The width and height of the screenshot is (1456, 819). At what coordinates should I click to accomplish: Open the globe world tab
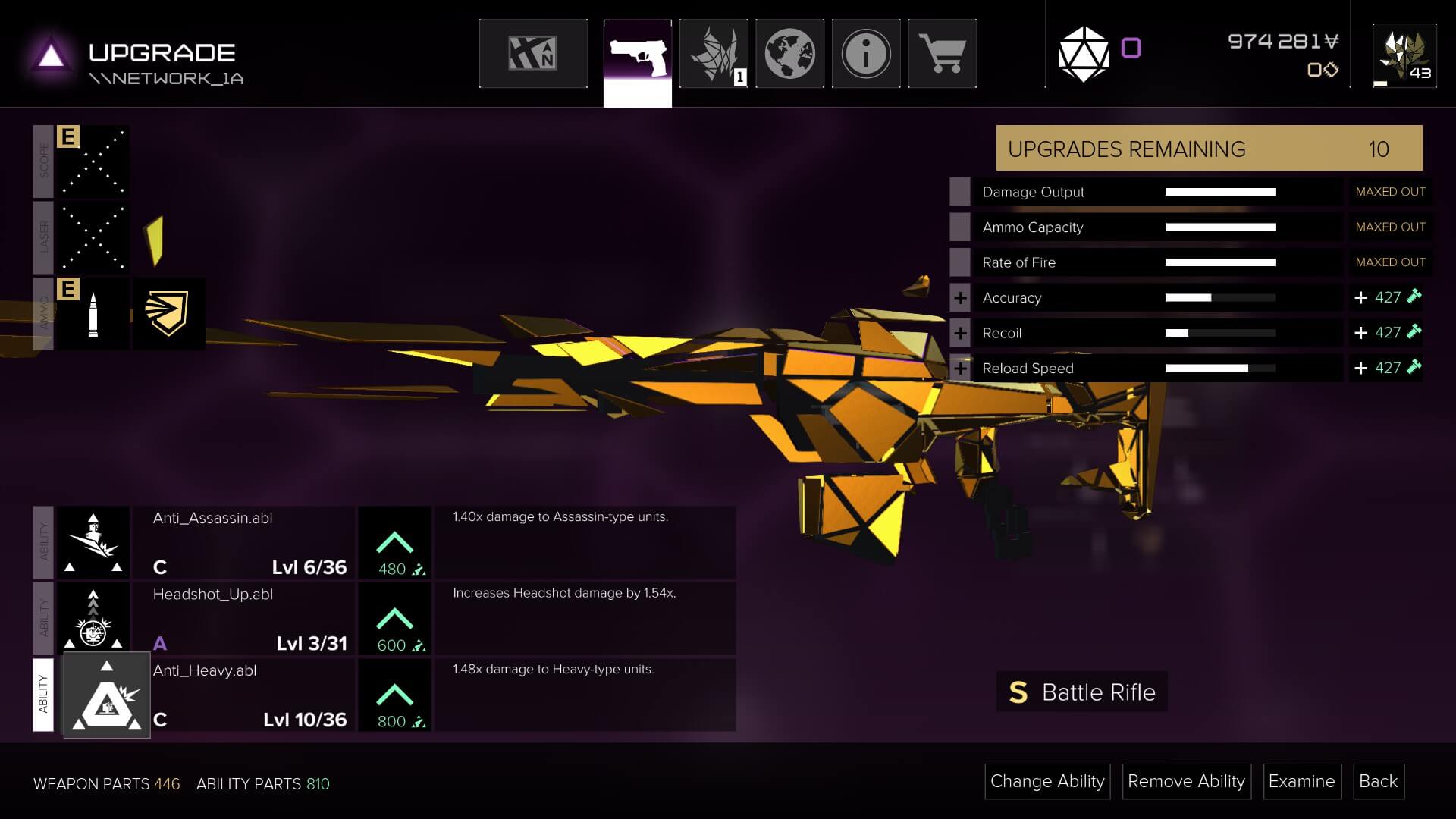(789, 55)
